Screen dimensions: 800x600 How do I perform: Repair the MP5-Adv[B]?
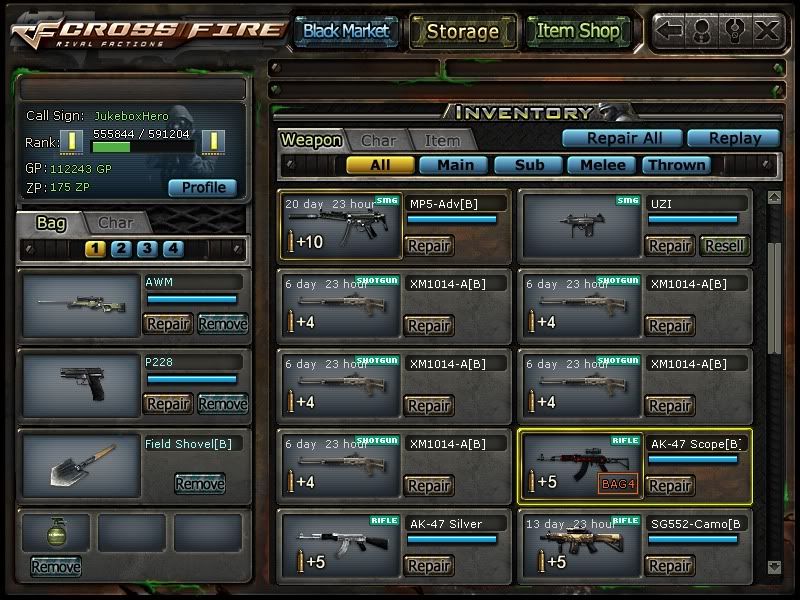pos(429,246)
